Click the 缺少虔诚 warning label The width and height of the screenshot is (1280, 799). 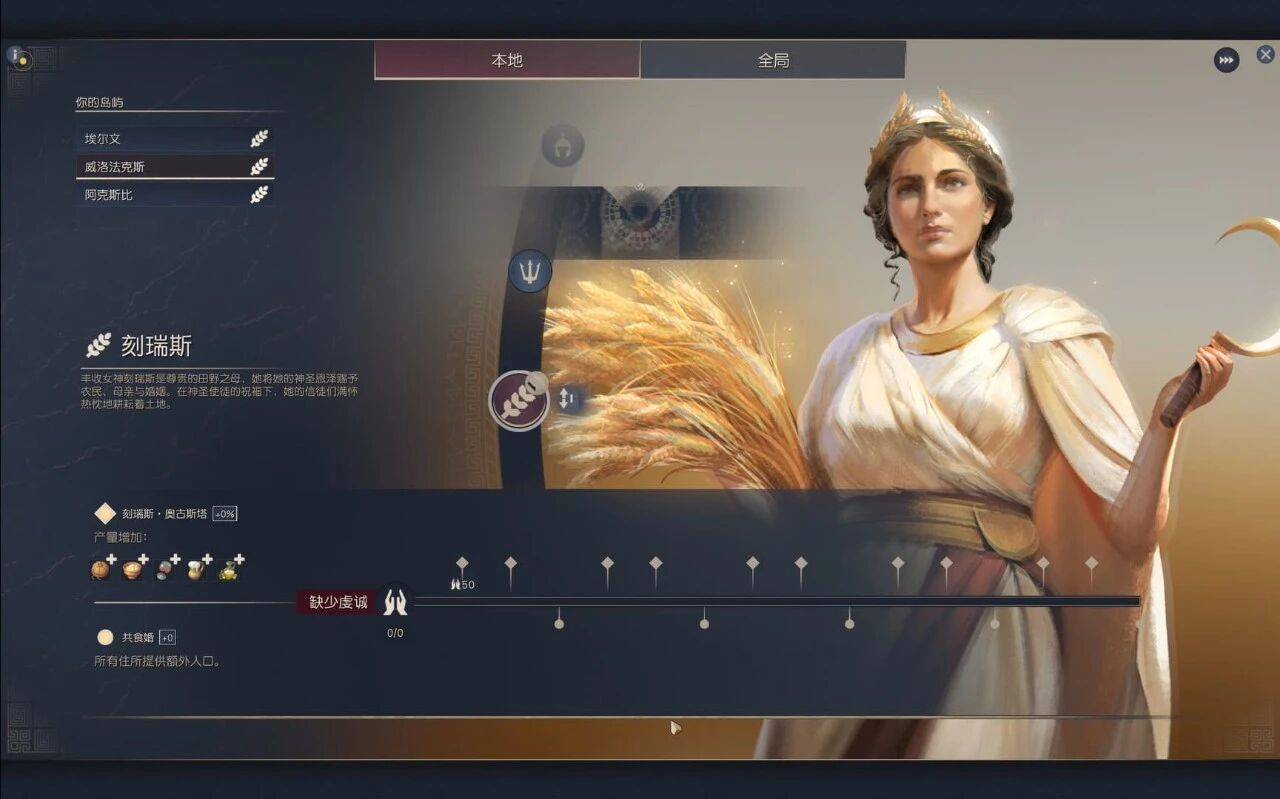point(336,603)
